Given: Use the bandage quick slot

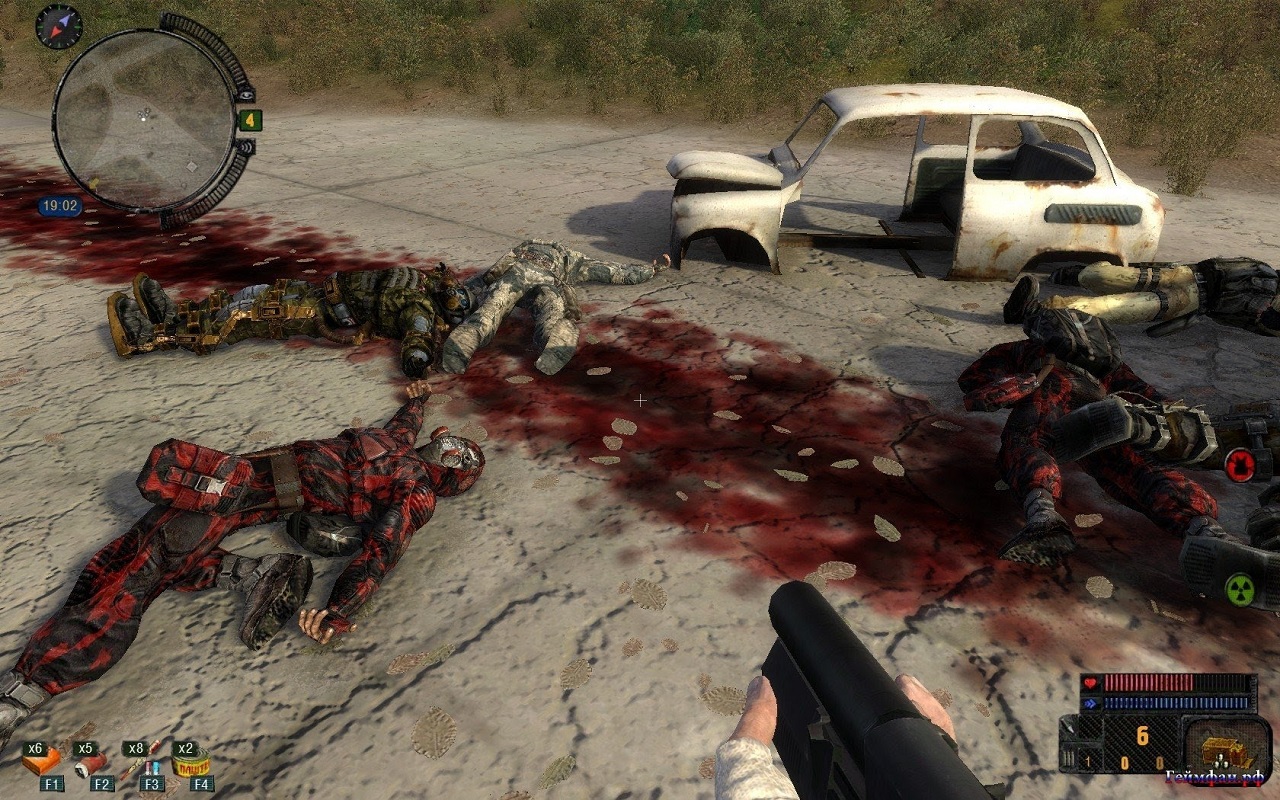Looking at the screenshot, I should [92, 765].
